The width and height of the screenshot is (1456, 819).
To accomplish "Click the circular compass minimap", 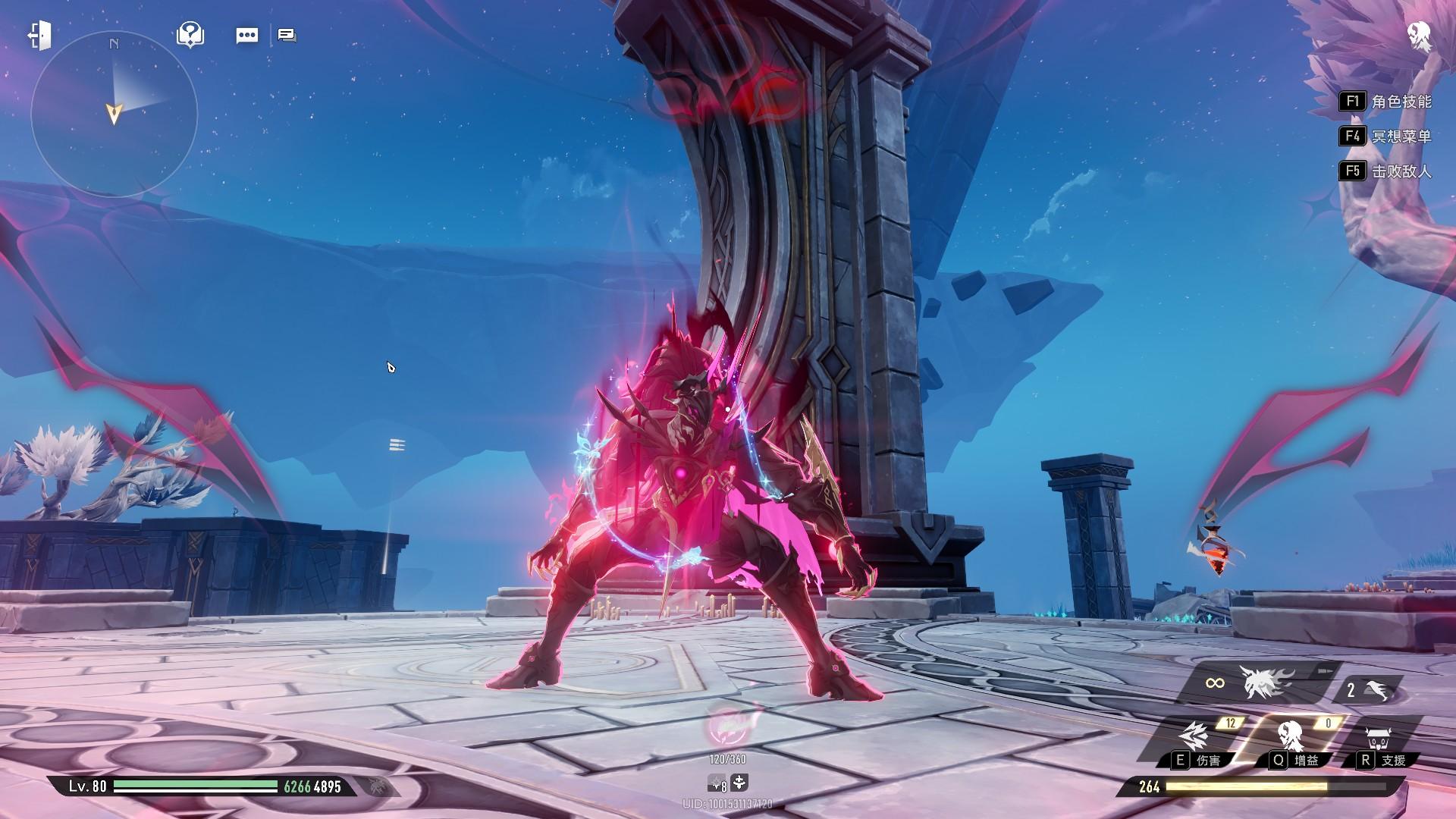I will coord(114,115).
